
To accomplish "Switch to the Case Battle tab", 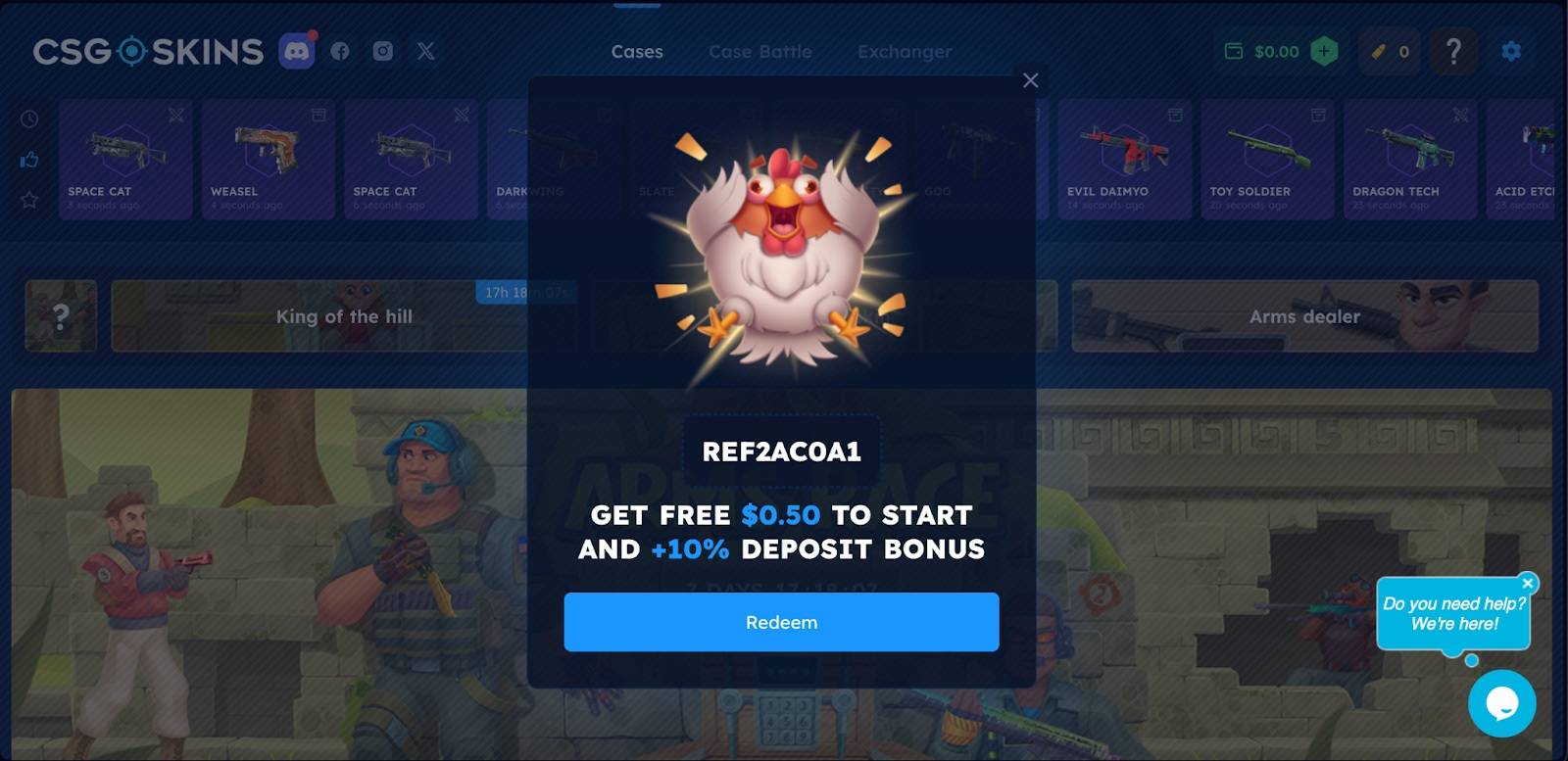I will click(759, 53).
